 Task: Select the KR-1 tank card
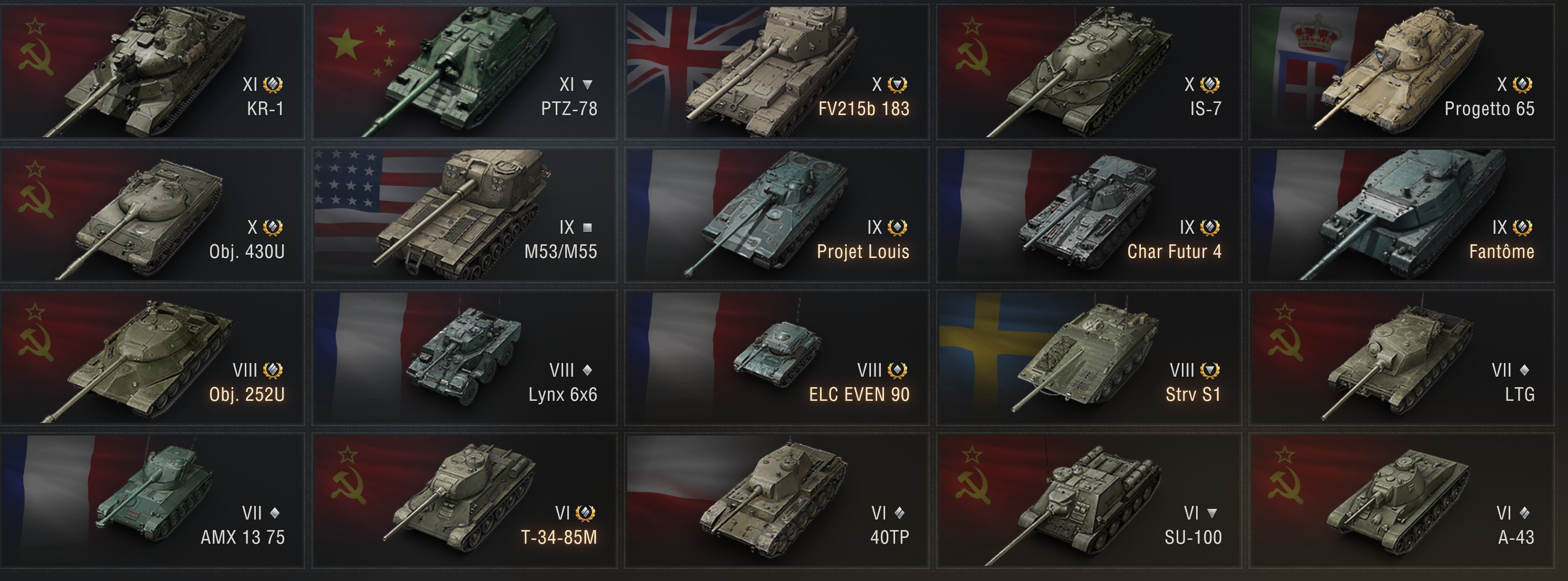coord(152,72)
